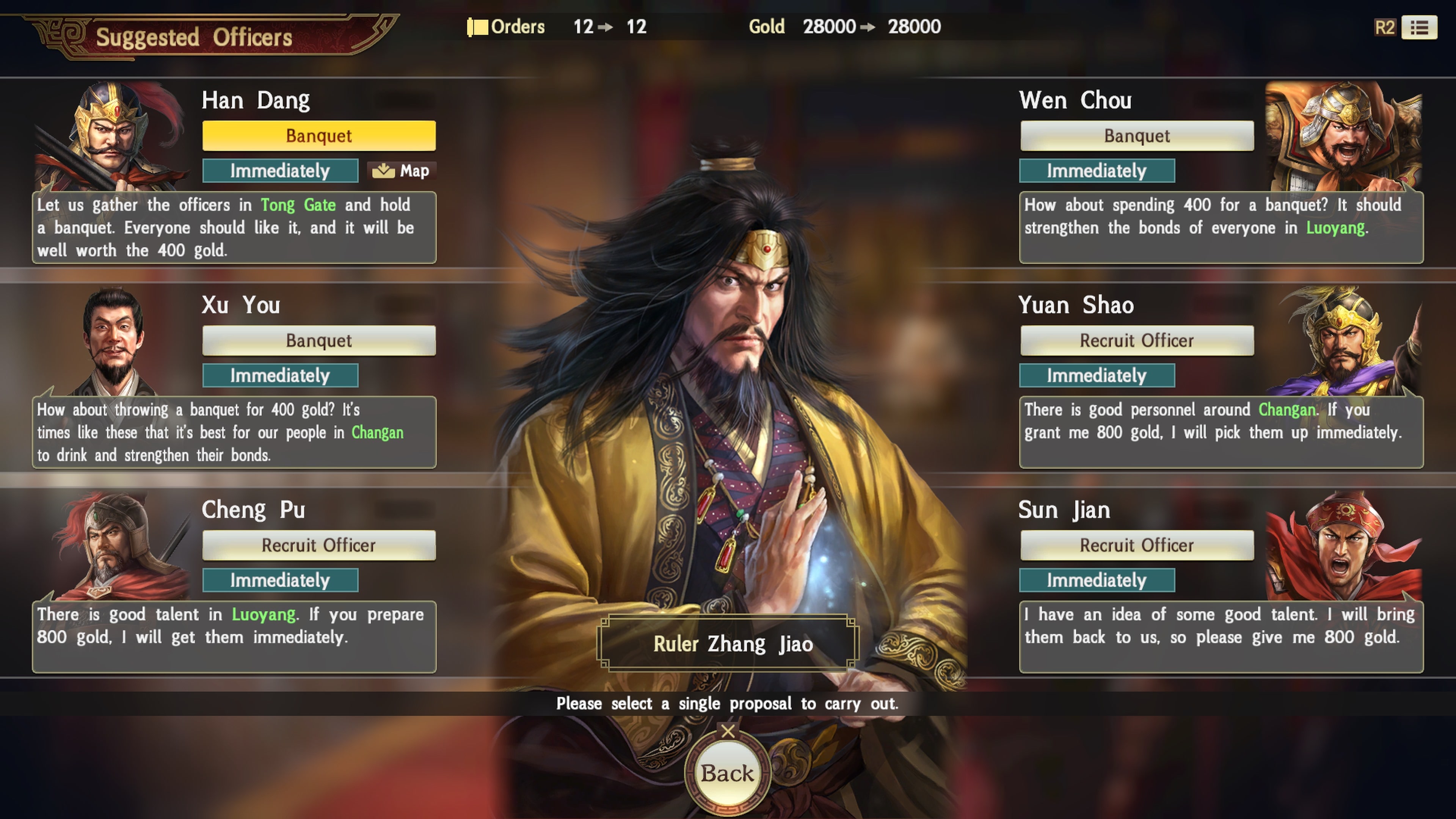Select the highlighted Banquet proposal from Han Dang

click(318, 136)
